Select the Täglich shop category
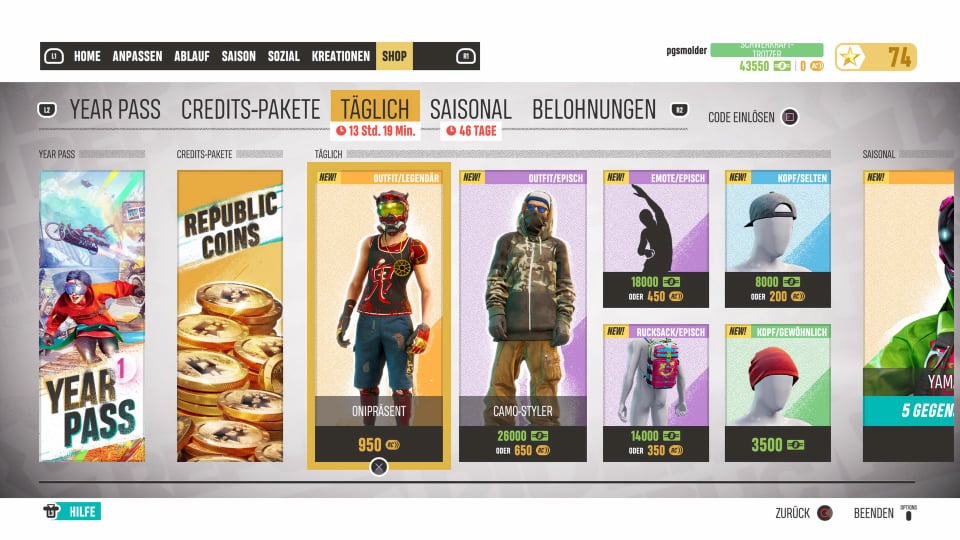 [374, 110]
